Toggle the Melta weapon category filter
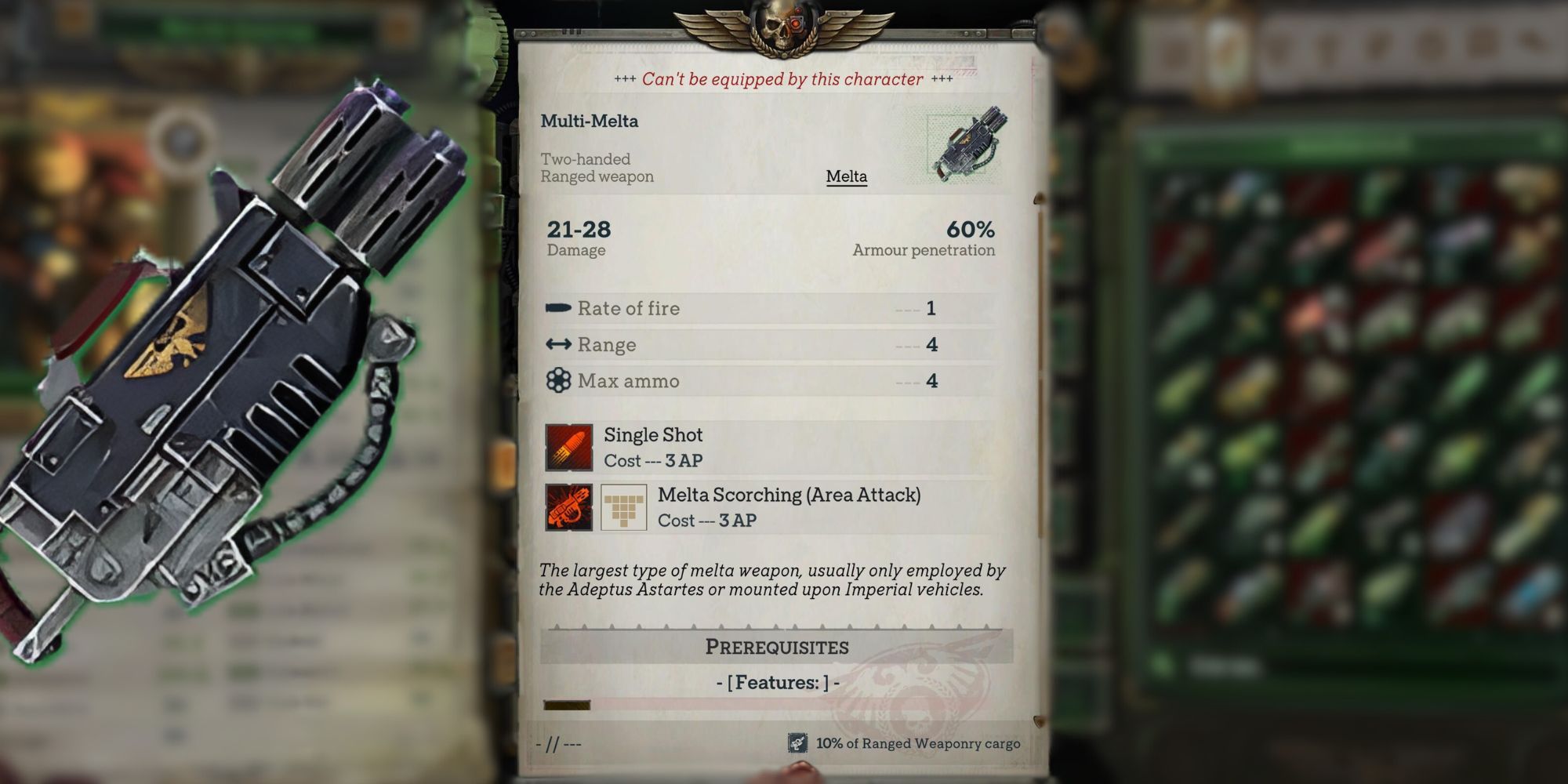1568x784 pixels. point(845,177)
